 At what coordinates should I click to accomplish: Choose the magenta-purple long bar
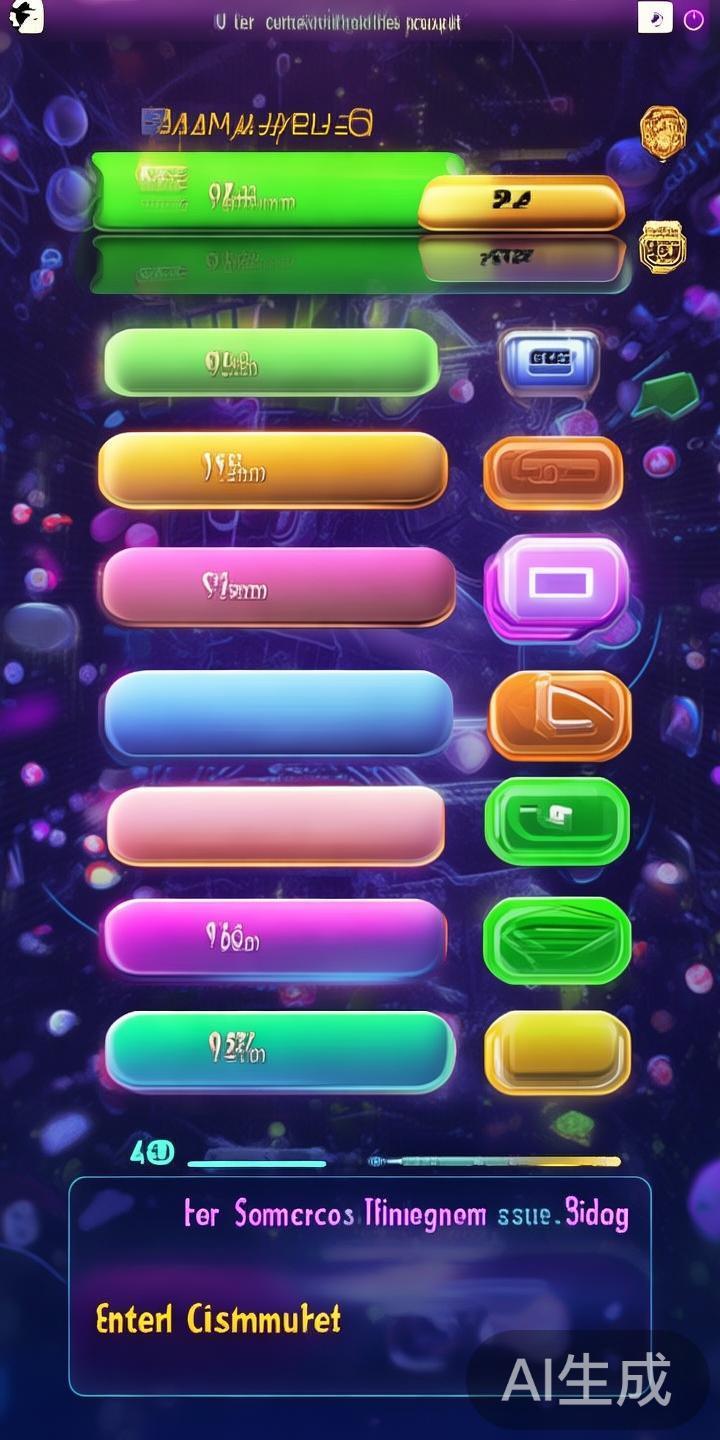click(276, 937)
